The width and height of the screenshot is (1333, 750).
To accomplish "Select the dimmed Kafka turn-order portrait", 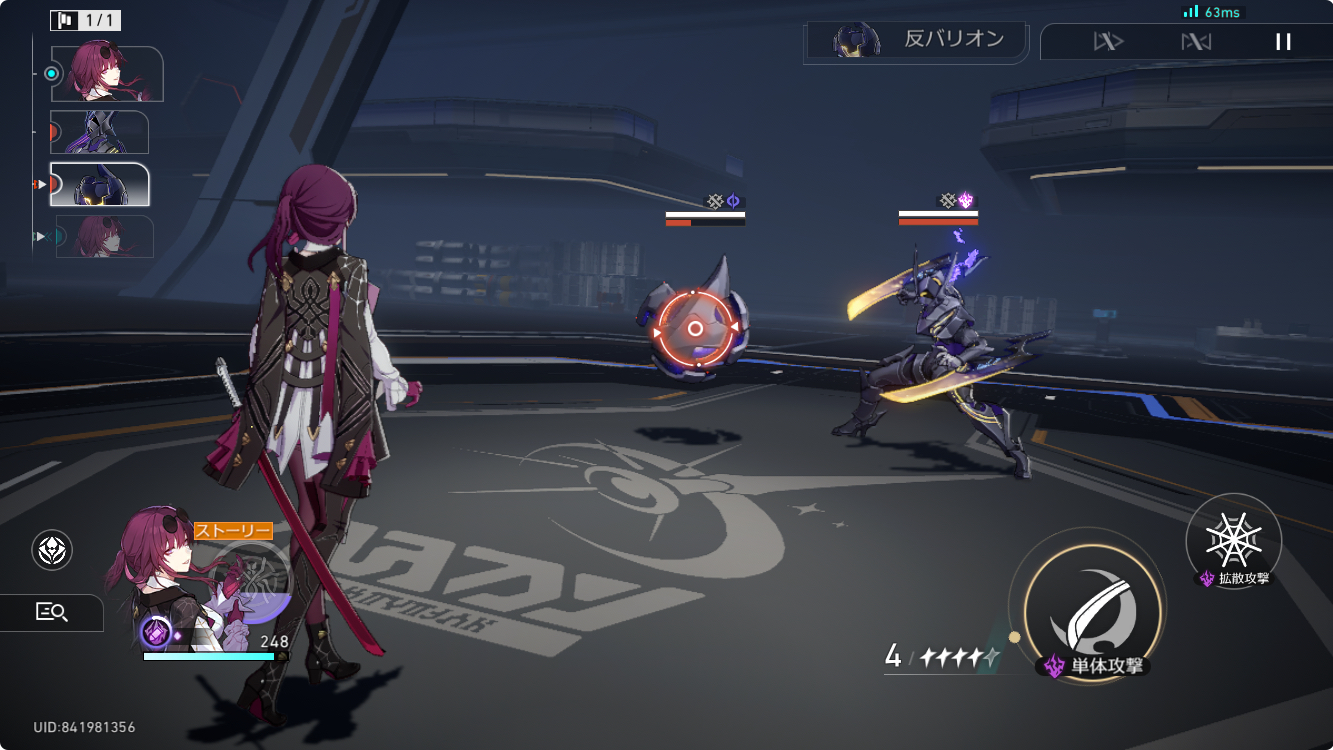I will pyautogui.click(x=104, y=236).
